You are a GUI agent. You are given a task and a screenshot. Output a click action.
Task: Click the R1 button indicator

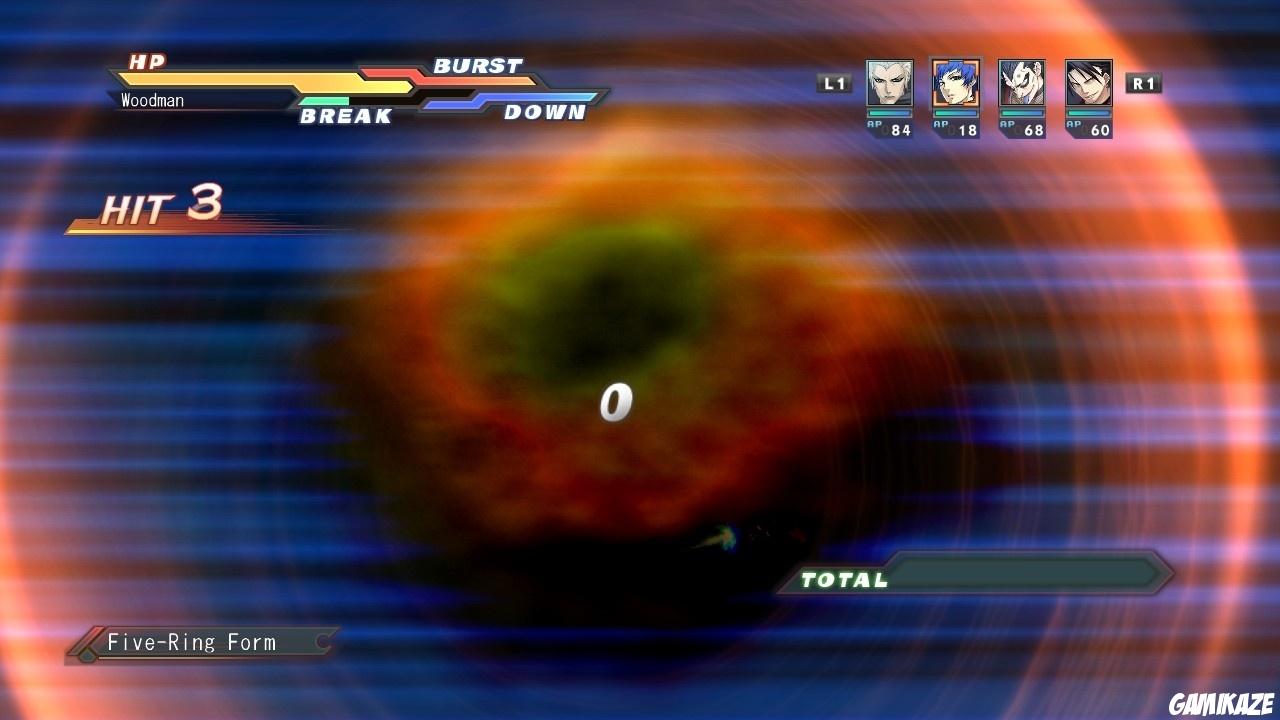[1143, 83]
